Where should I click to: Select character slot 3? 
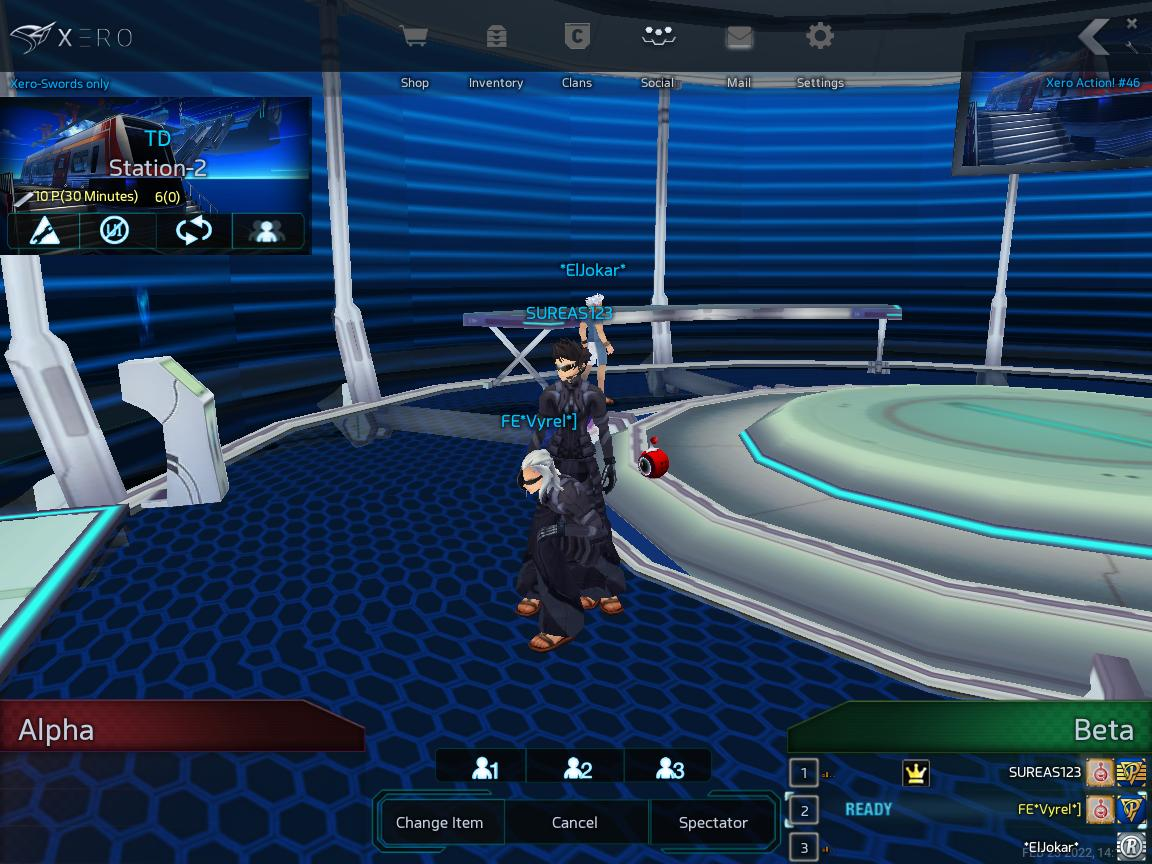669,768
